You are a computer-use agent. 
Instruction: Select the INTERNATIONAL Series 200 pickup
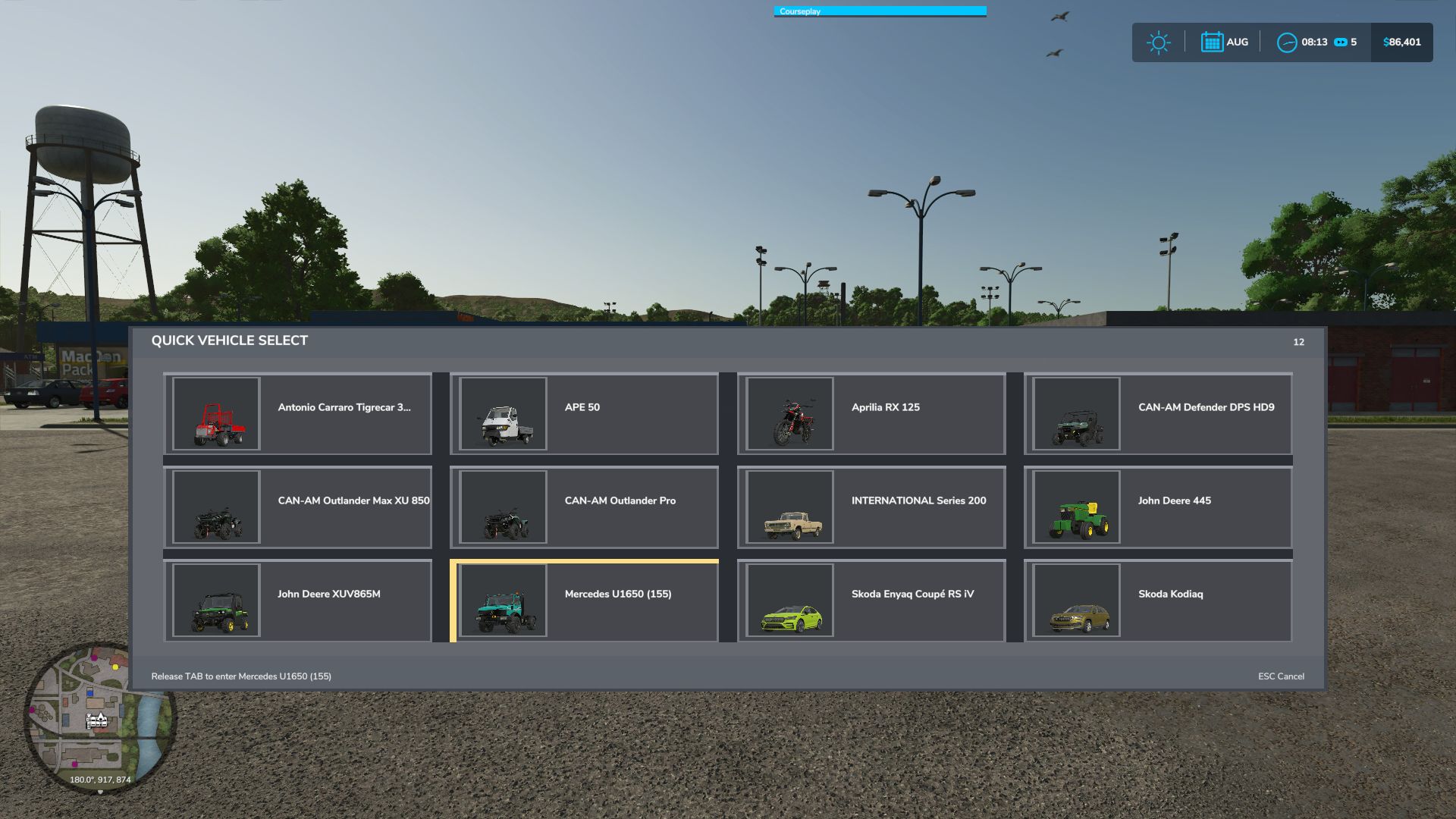tap(871, 507)
